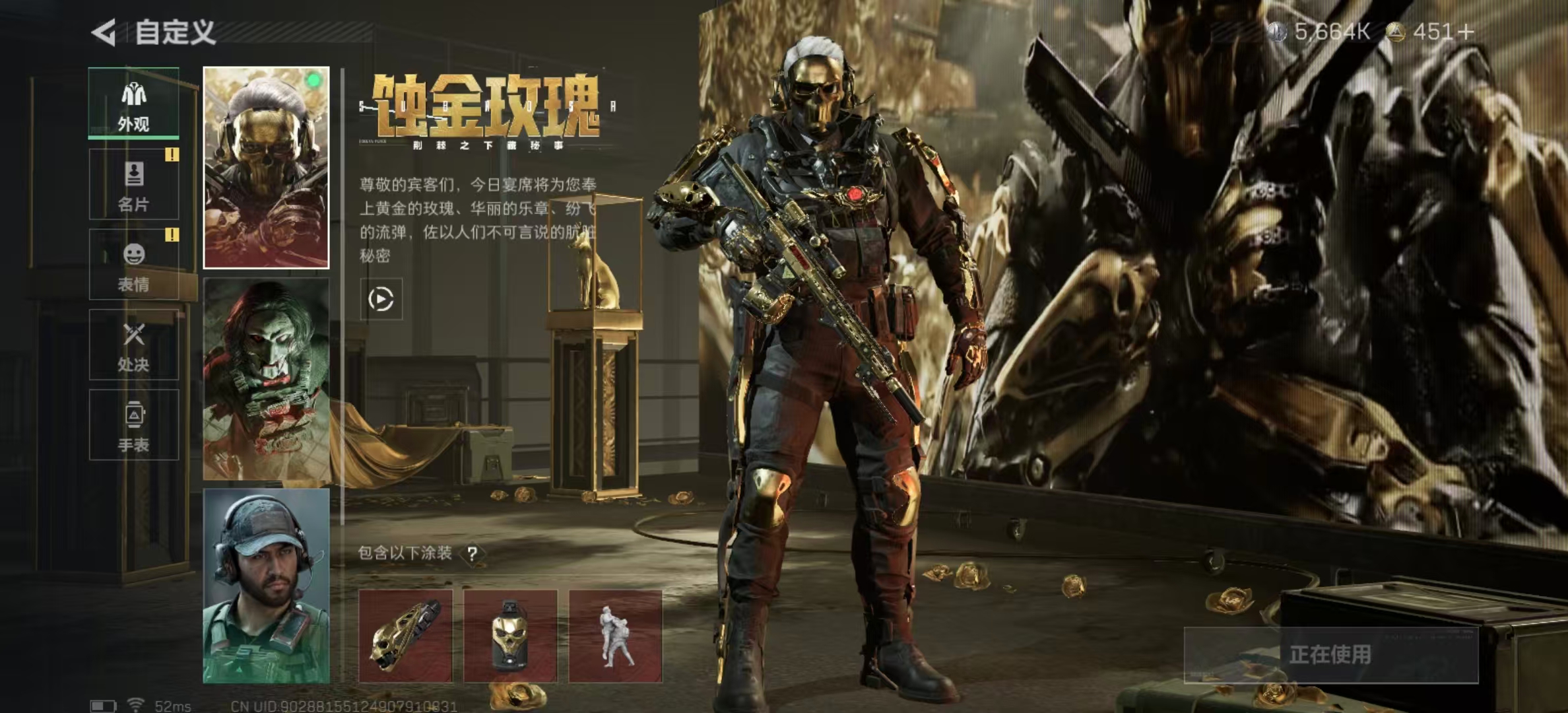Open the 处决 execution tab
This screenshot has height=713, width=1568.
(x=133, y=345)
